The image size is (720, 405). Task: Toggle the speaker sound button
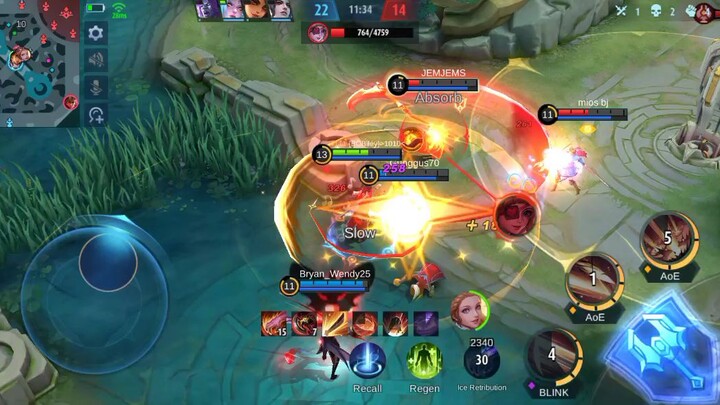click(x=96, y=60)
